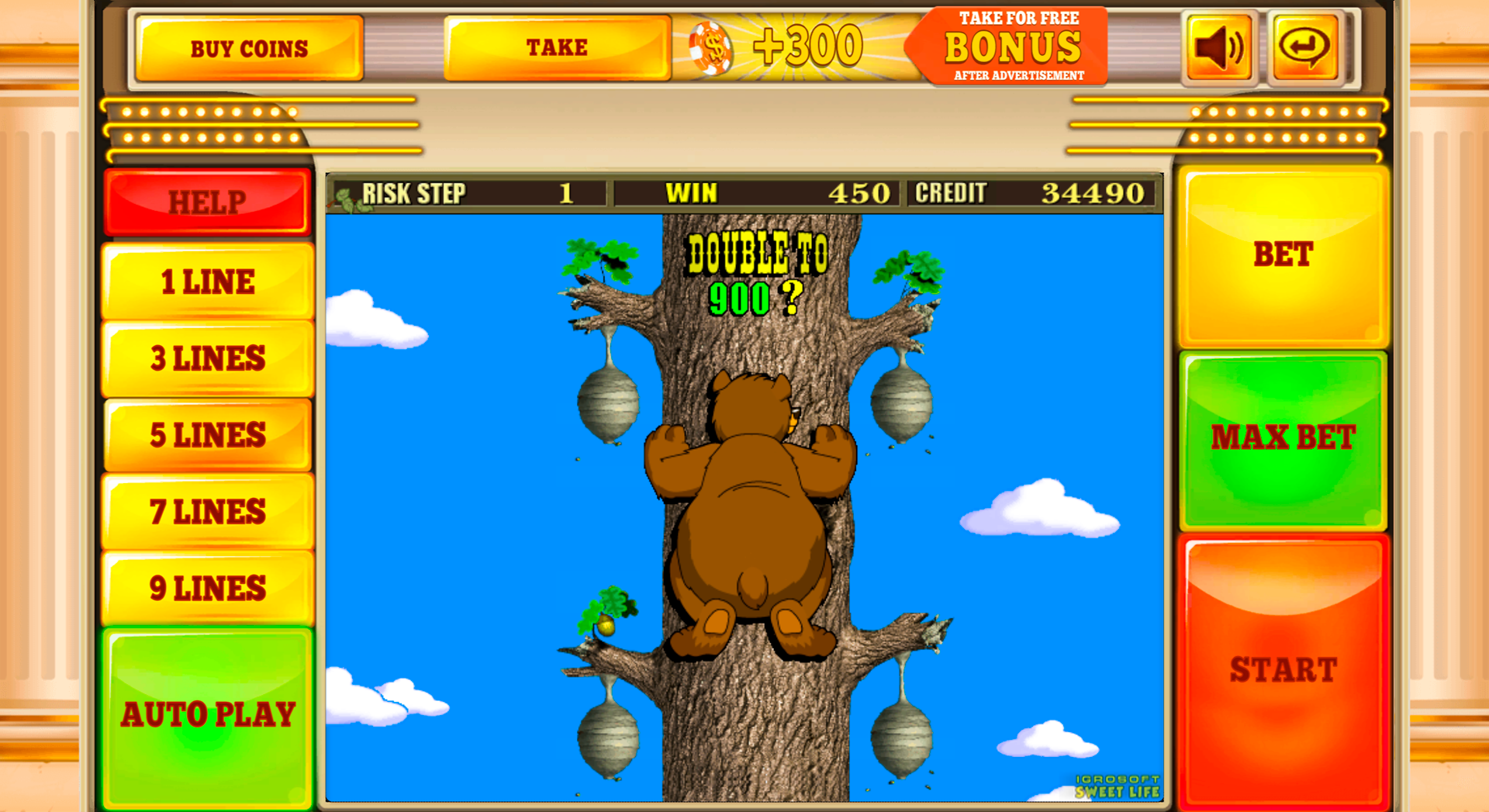Viewport: 1489px width, 812px height.
Task: Click the dollar coin chip icon
Action: tap(710, 47)
